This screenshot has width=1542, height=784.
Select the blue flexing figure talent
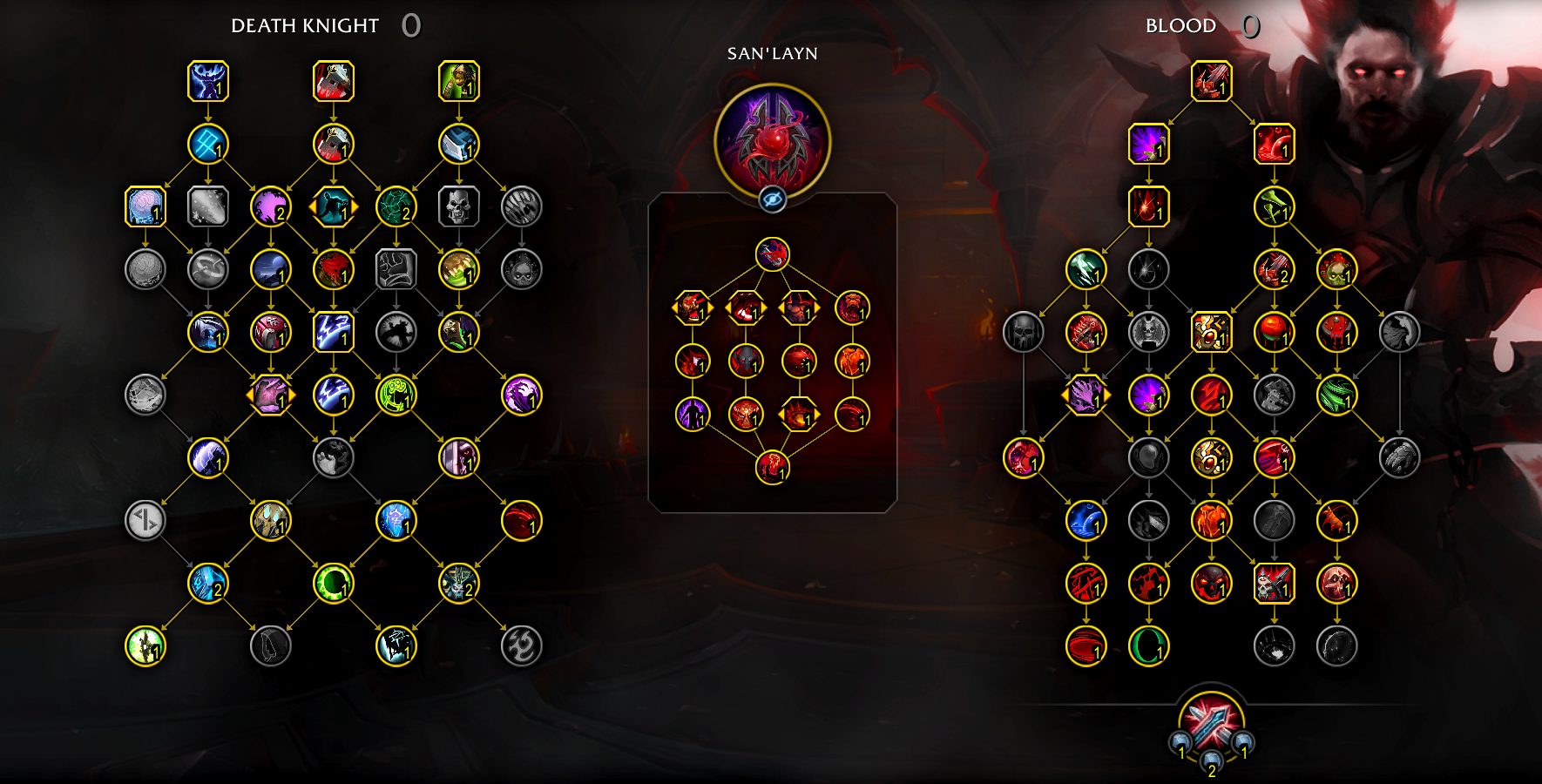[x=208, y=81]
